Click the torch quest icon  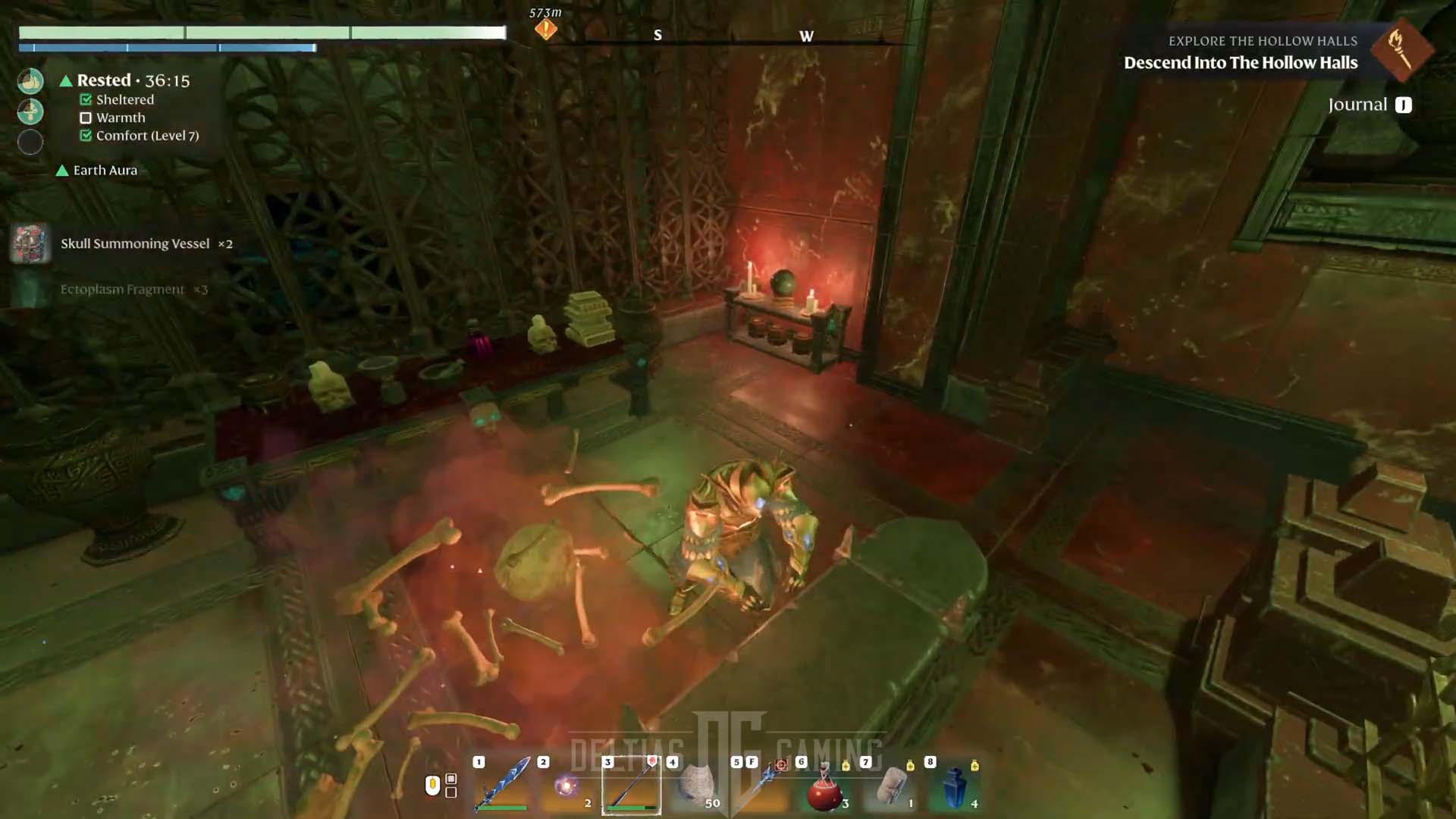coord(1400,50)
